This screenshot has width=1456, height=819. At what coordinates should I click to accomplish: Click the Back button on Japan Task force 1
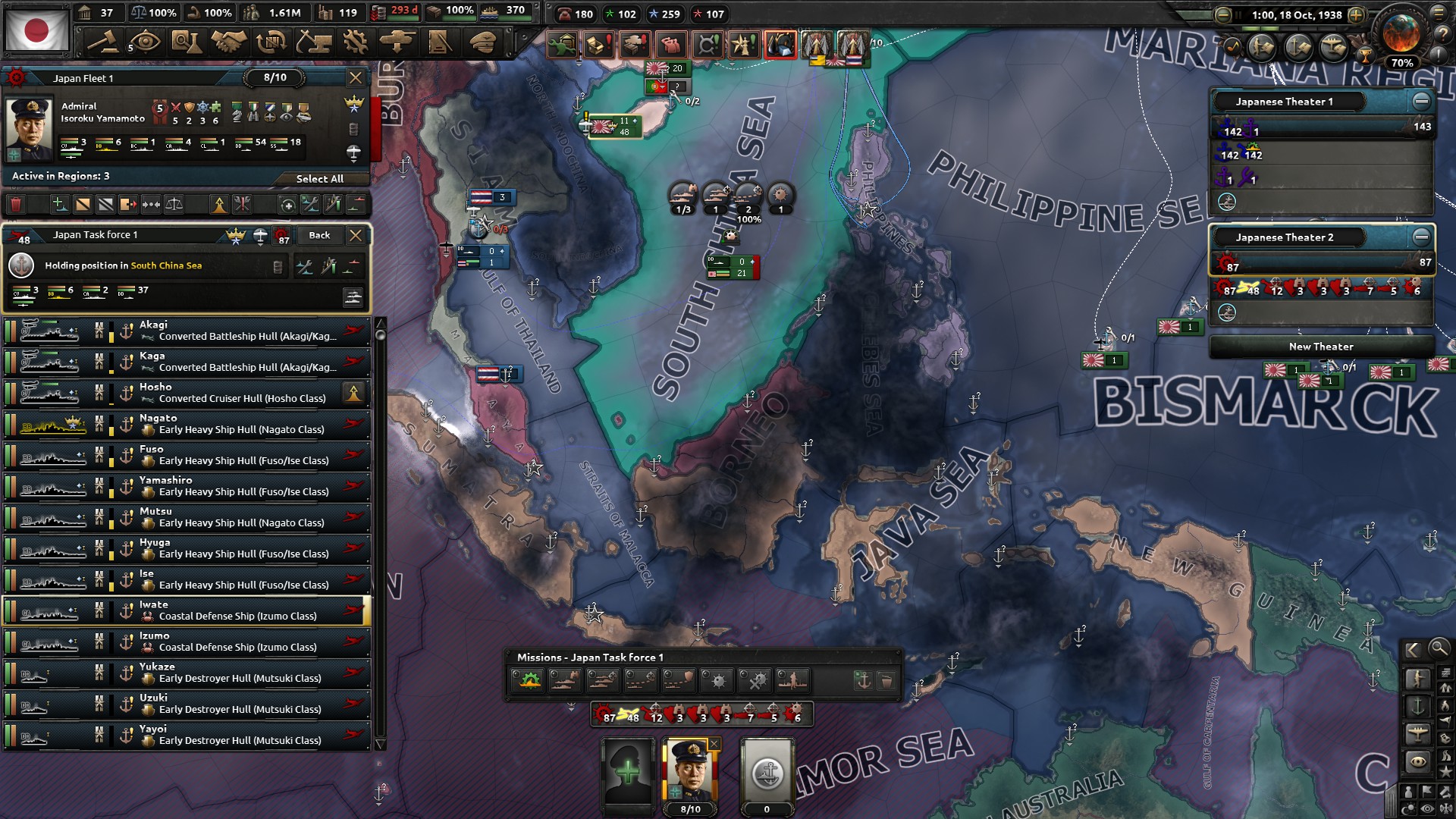pyautogui.click(x=319, y=235)
